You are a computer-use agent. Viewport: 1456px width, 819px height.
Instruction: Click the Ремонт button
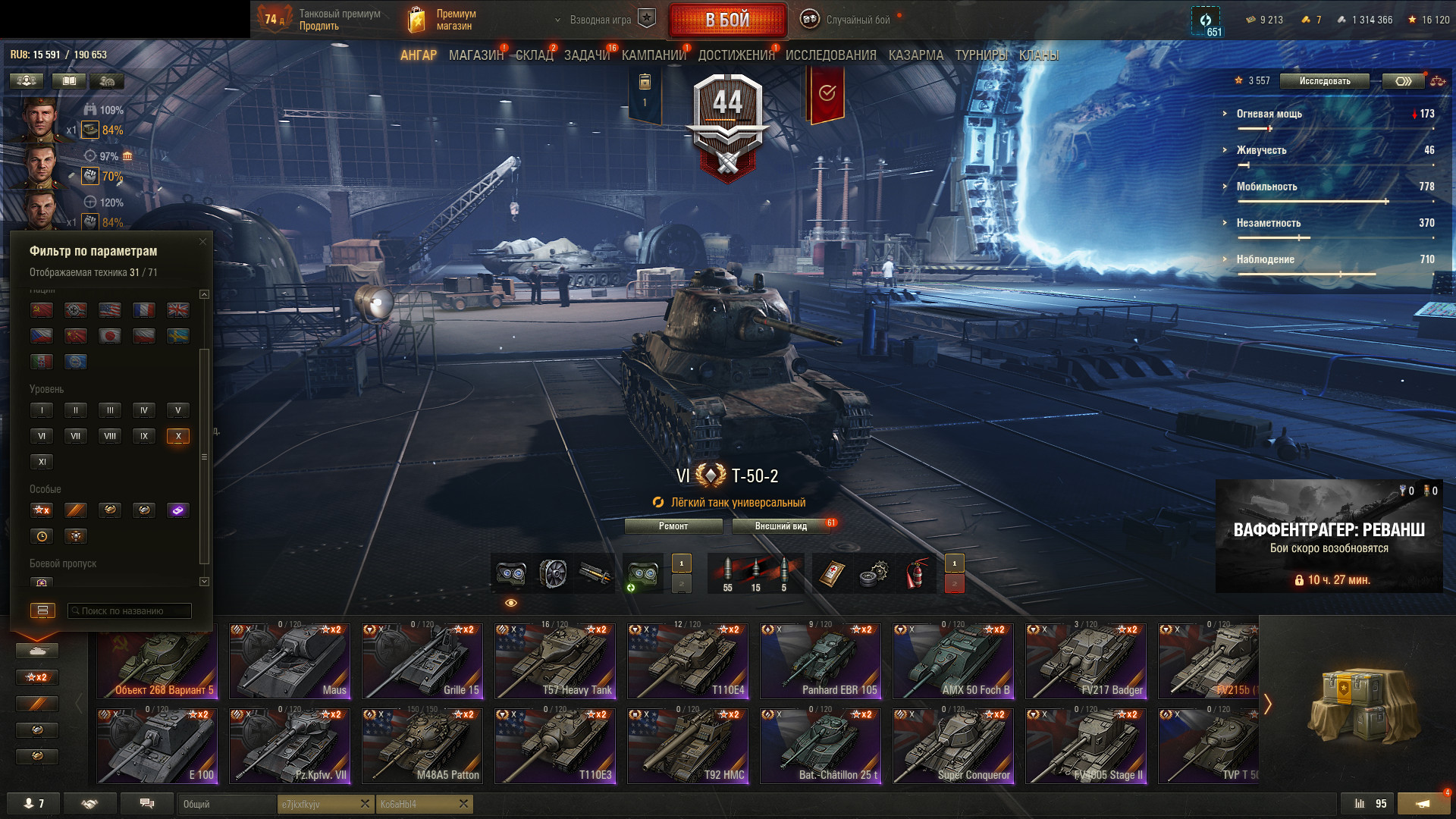[673, 526]
